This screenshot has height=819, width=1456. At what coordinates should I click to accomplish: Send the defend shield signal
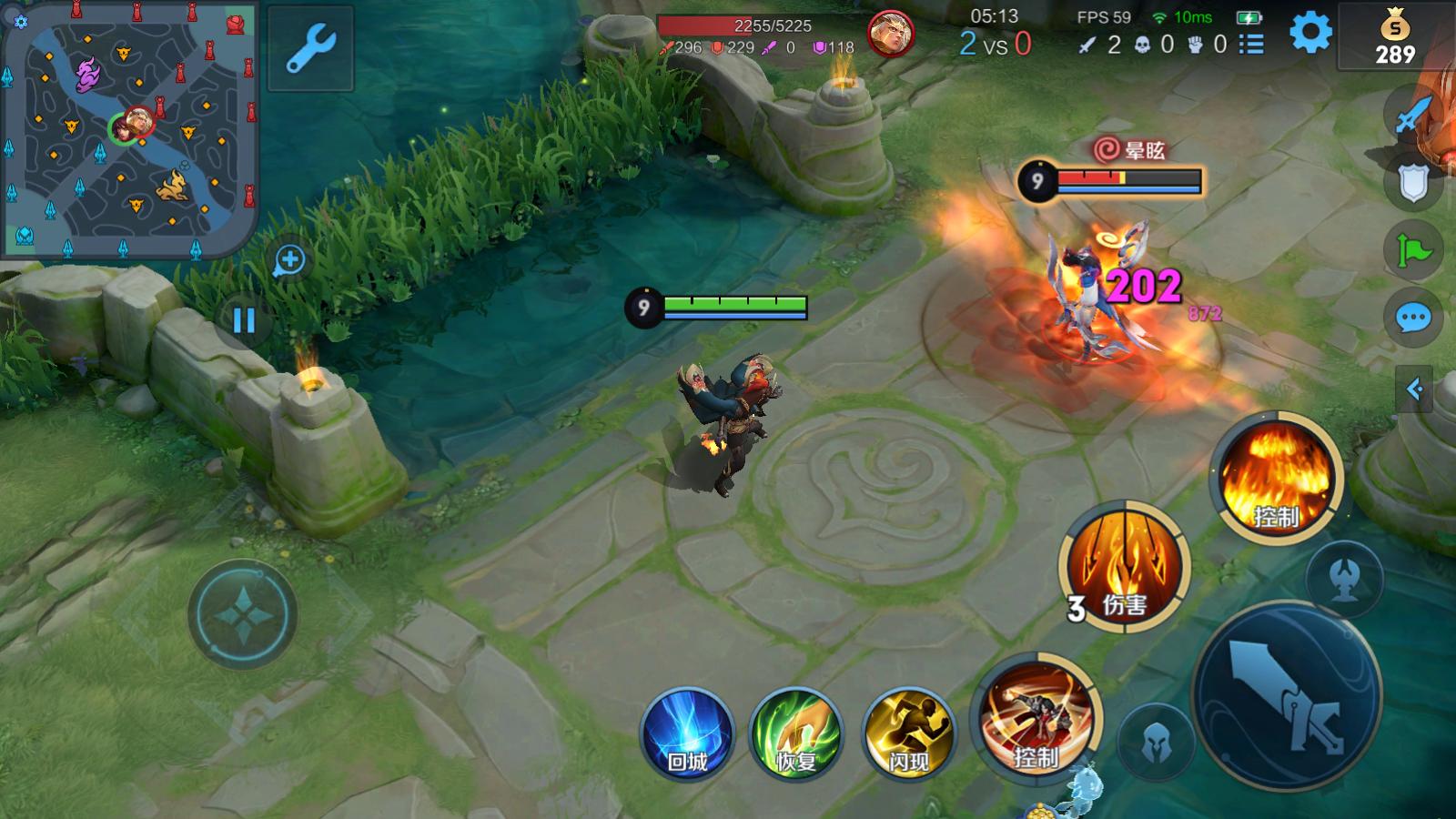[x=1413, y=182]
